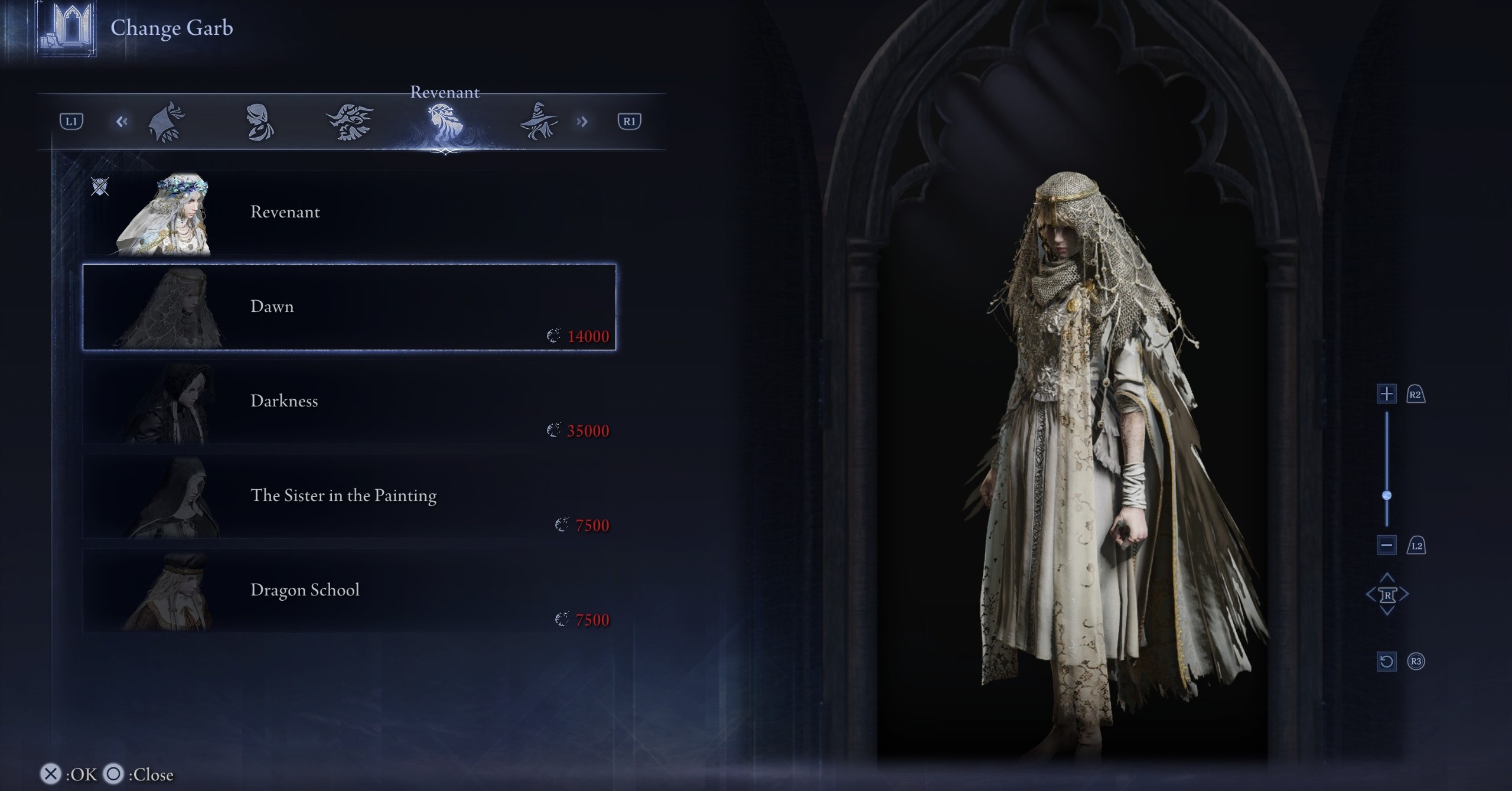Switch to the winged beast character tab

(350, 122)
